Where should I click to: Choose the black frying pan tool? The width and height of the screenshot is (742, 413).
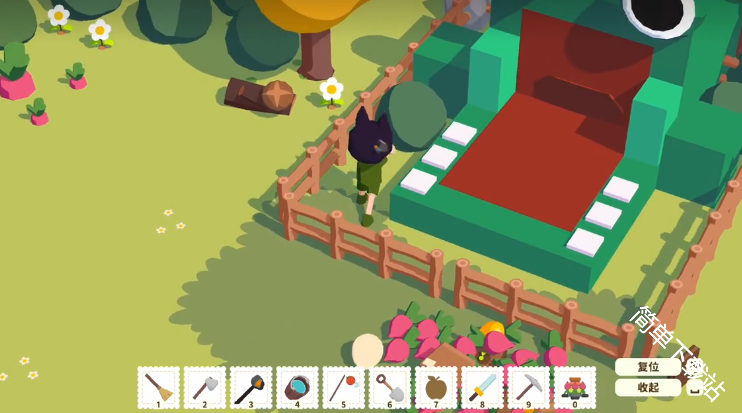(251, 387)
